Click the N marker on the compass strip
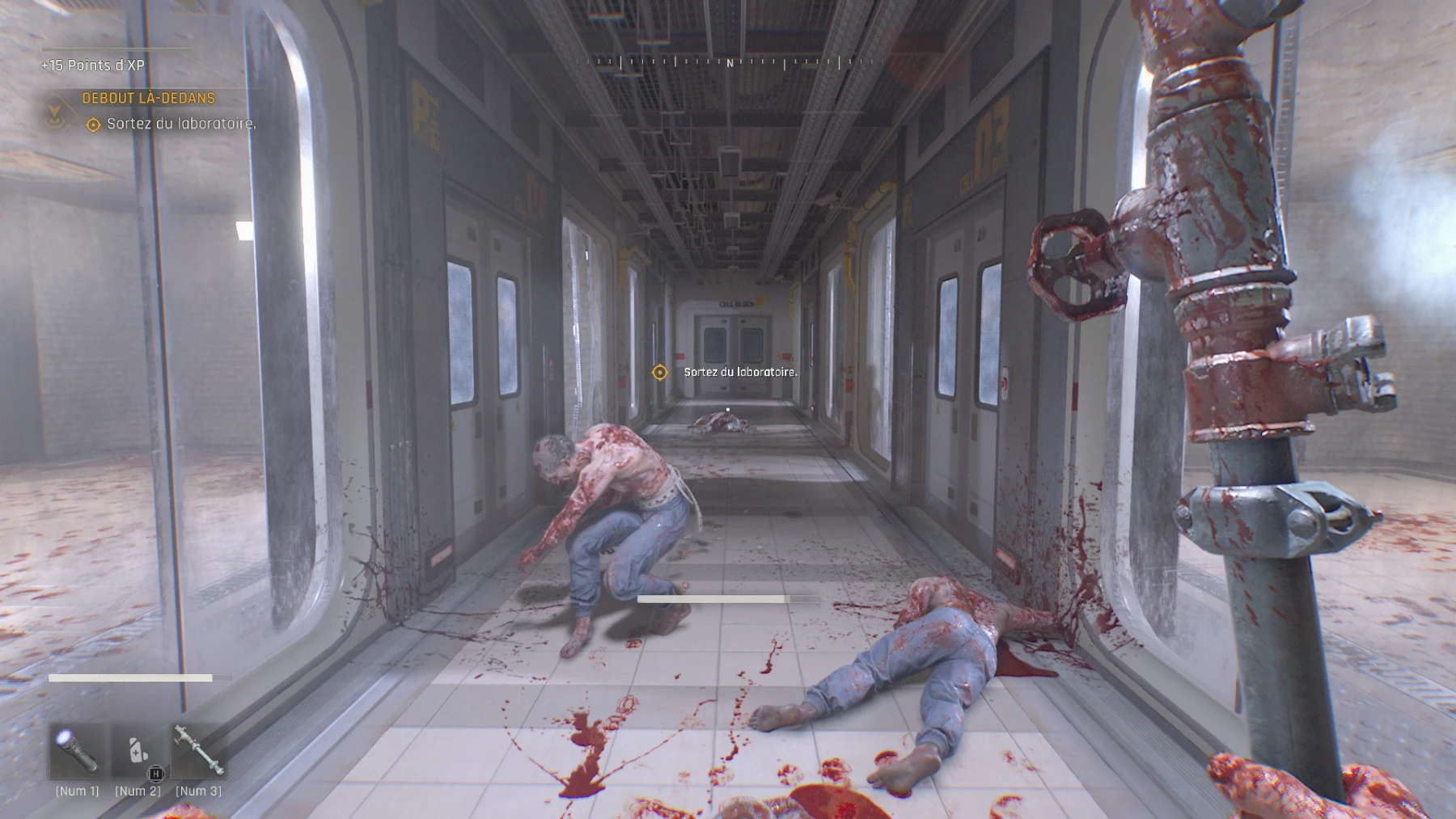This screenshot has width=1456, height=819. point(730,61)
